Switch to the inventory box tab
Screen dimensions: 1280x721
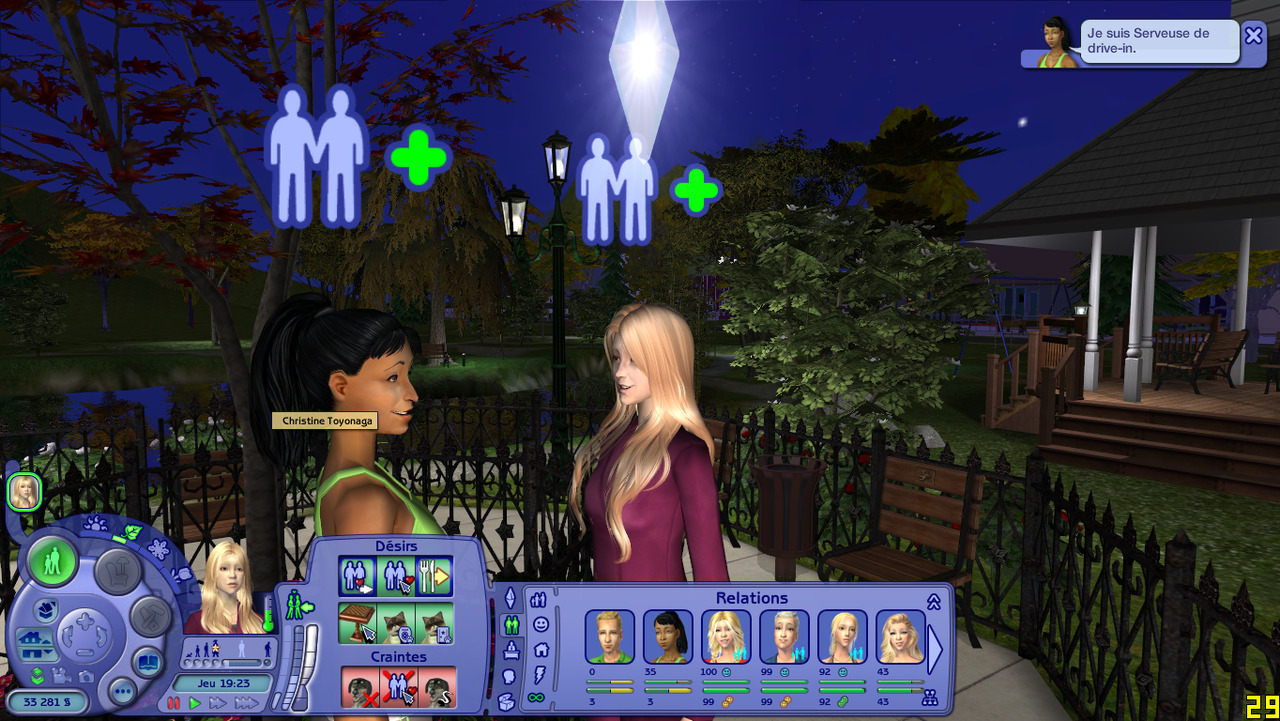click(x=507, y=700)
